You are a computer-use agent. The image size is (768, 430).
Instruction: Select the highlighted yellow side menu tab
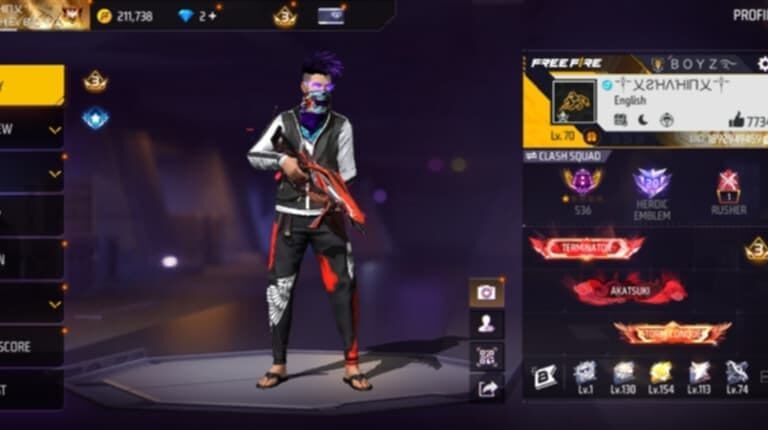coord(32,84)
